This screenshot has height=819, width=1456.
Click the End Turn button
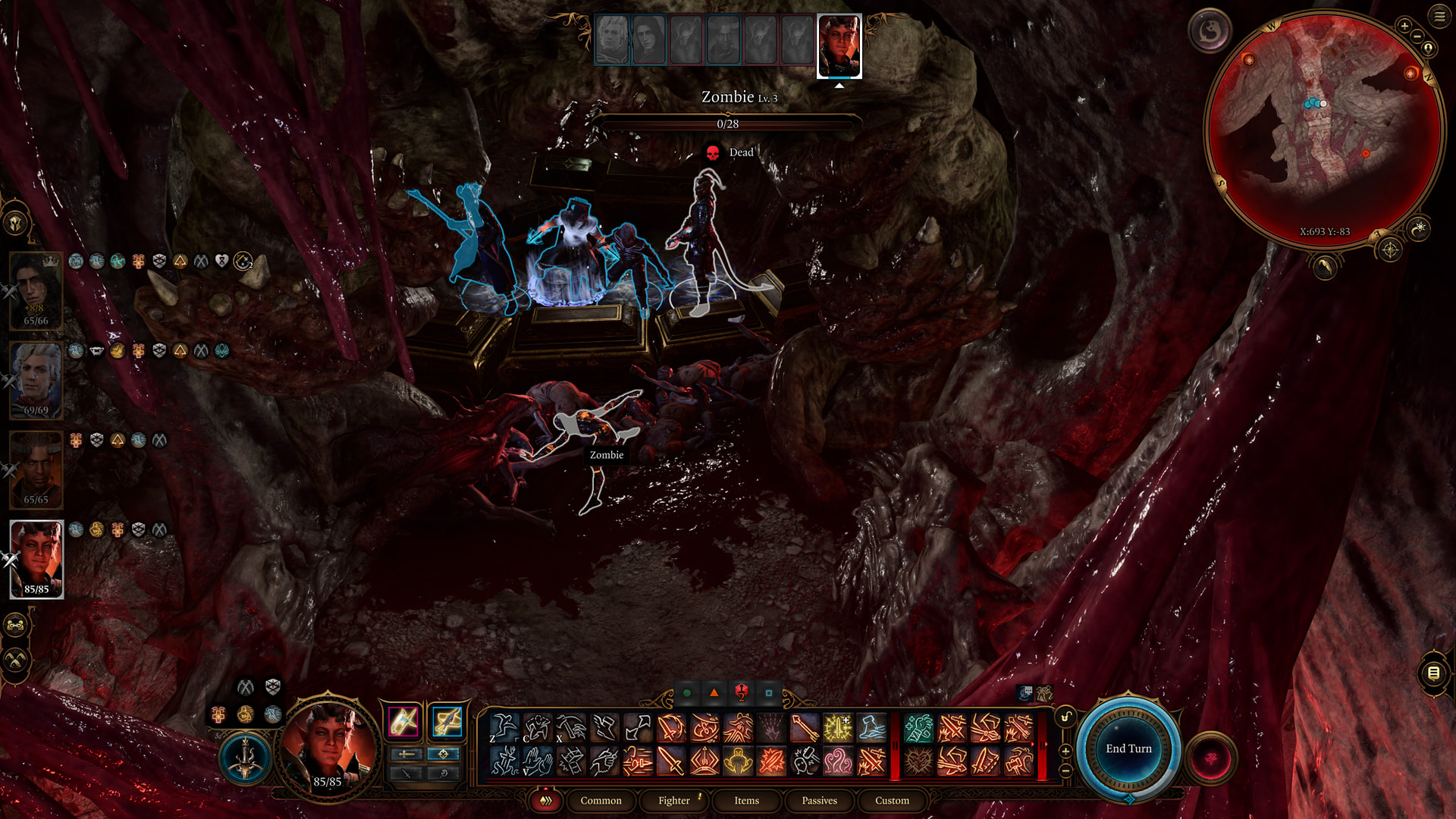pyautogui.click(x=1128, y=748)
